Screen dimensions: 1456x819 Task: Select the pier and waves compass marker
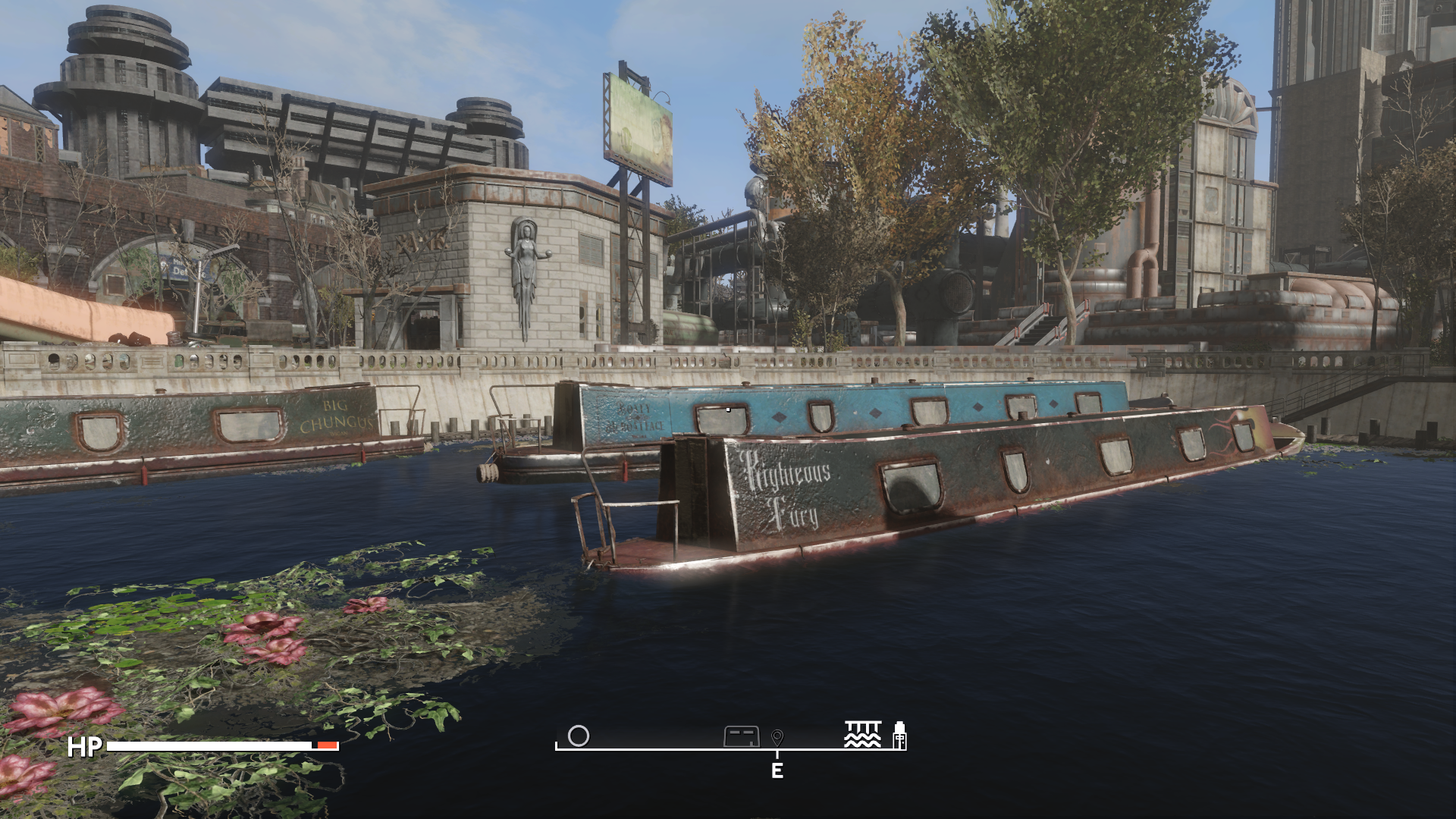coord(863,734)
